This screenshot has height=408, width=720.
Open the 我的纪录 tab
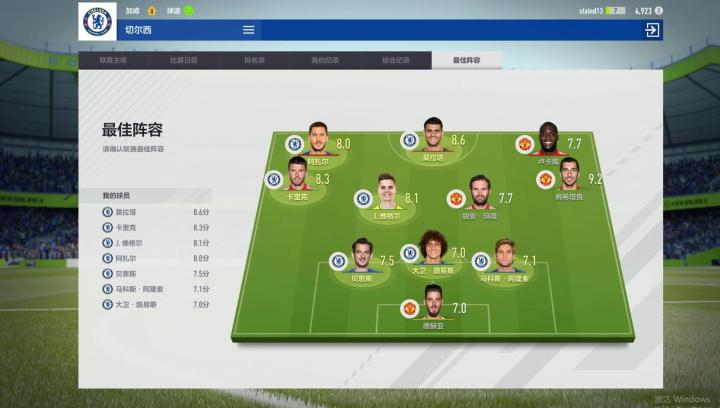point(325,60)
